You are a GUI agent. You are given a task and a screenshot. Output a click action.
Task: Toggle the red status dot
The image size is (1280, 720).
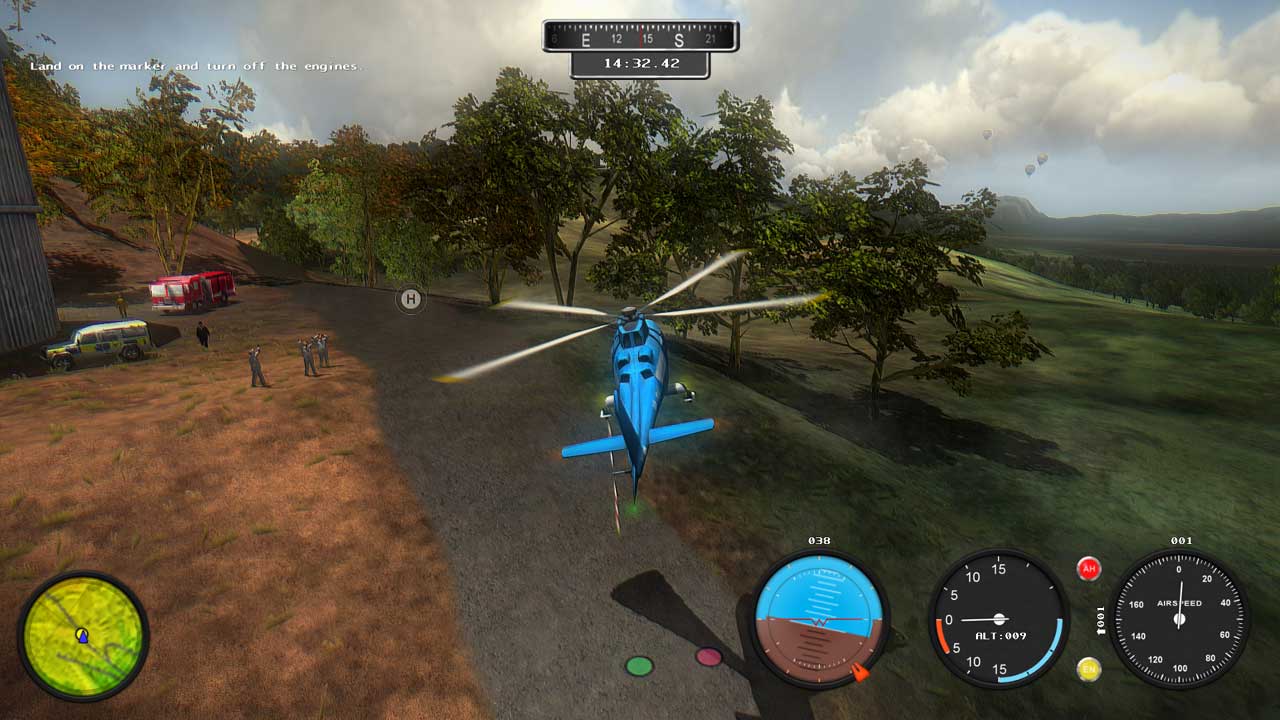tap(710, 658)
